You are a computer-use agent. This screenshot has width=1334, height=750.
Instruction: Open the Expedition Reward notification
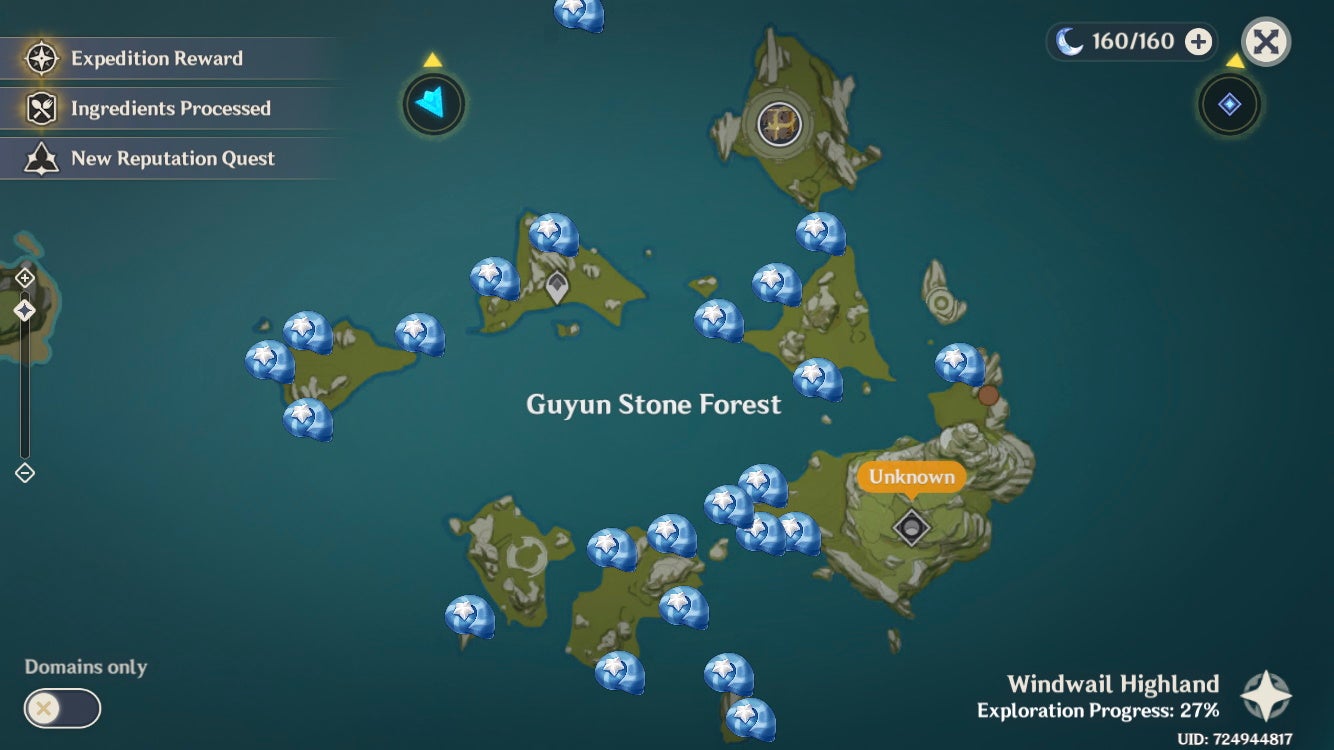coord(155,58)
